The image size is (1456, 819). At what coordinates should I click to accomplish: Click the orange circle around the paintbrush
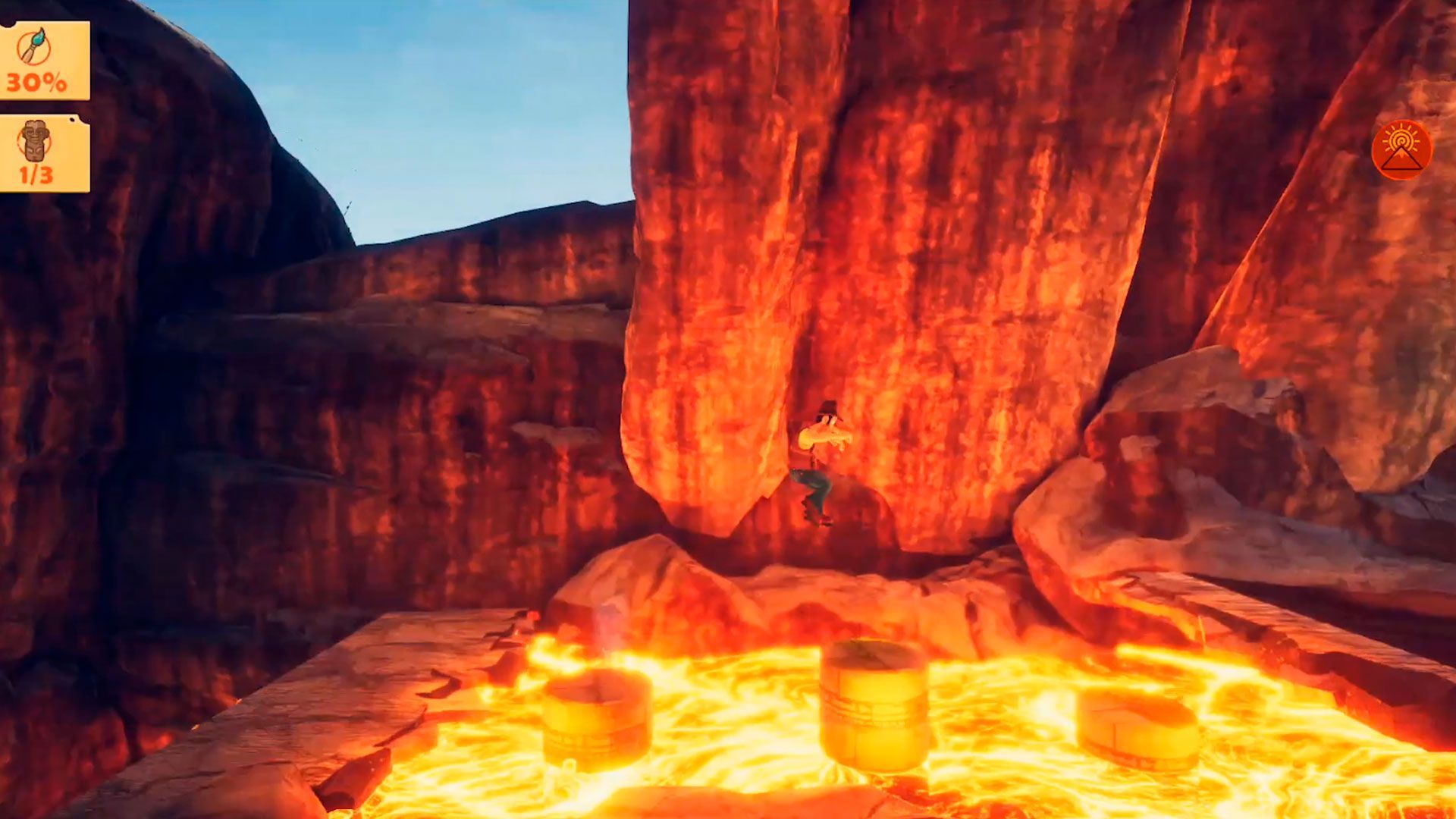coord(32,47)
